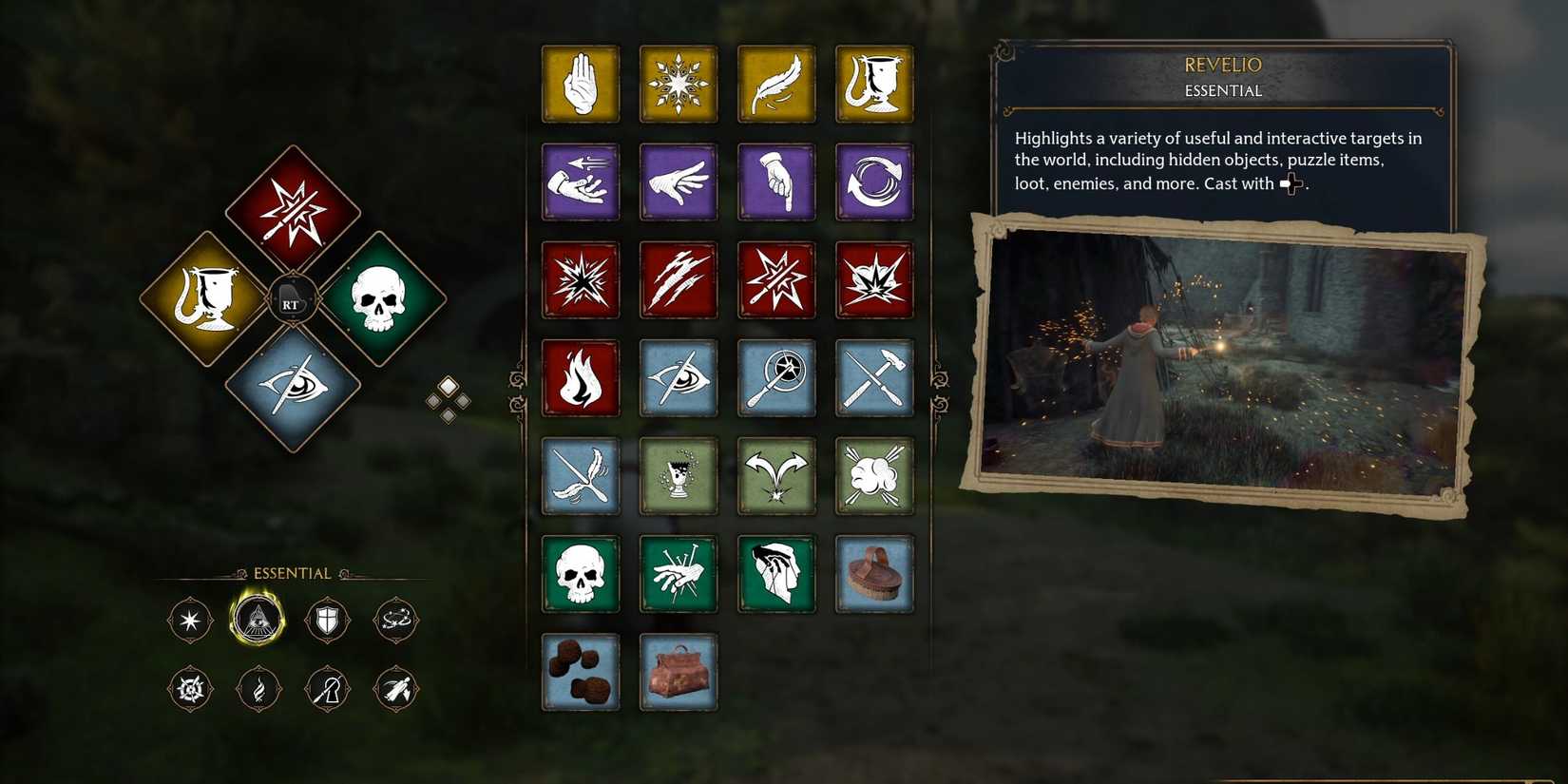Select the Wingardium Leviosa wand-and-feather icon
This screenshot has height=784, width=1568.
(581, 476)
